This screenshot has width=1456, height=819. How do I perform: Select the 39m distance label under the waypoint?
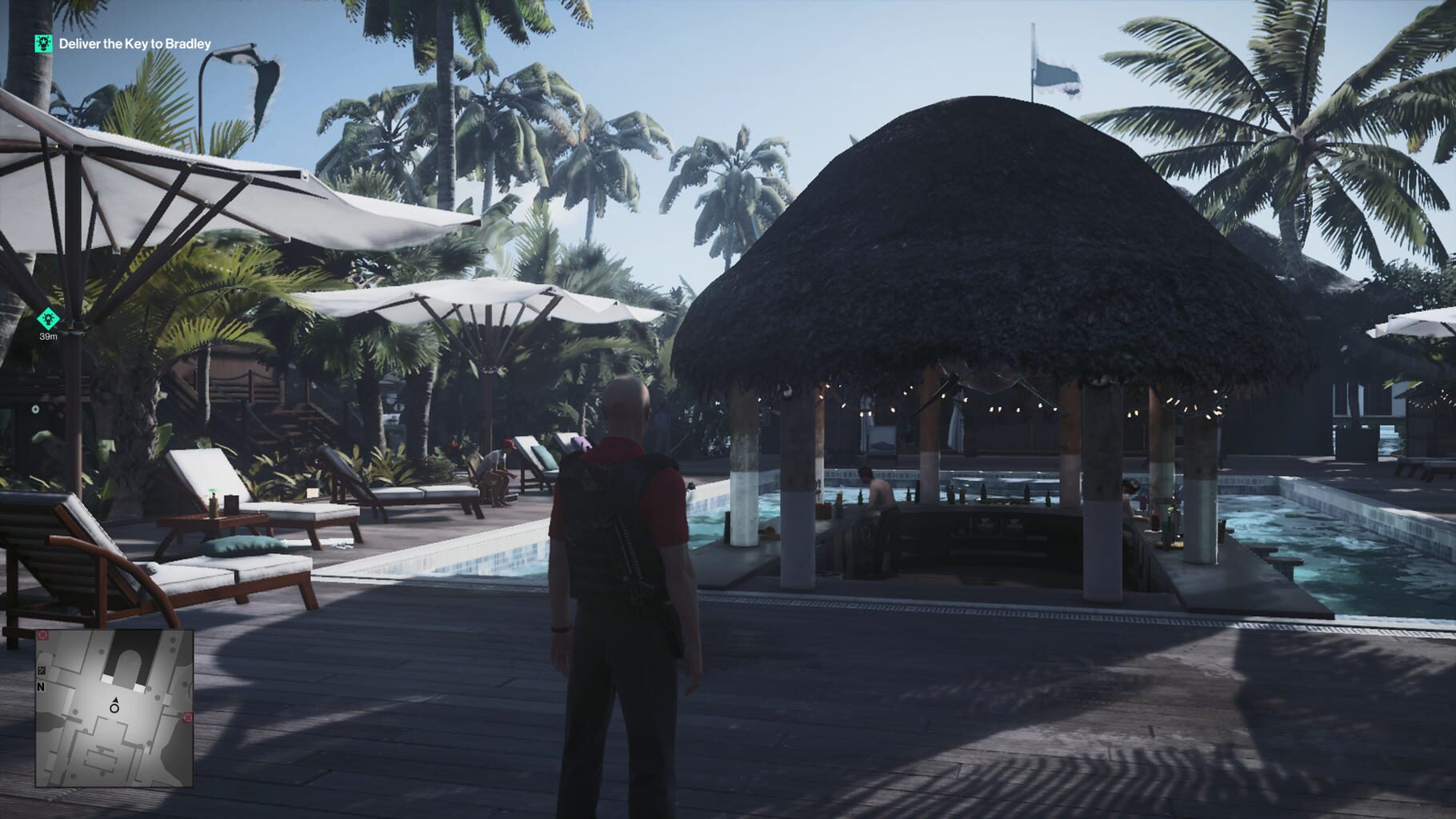(48, 338)
